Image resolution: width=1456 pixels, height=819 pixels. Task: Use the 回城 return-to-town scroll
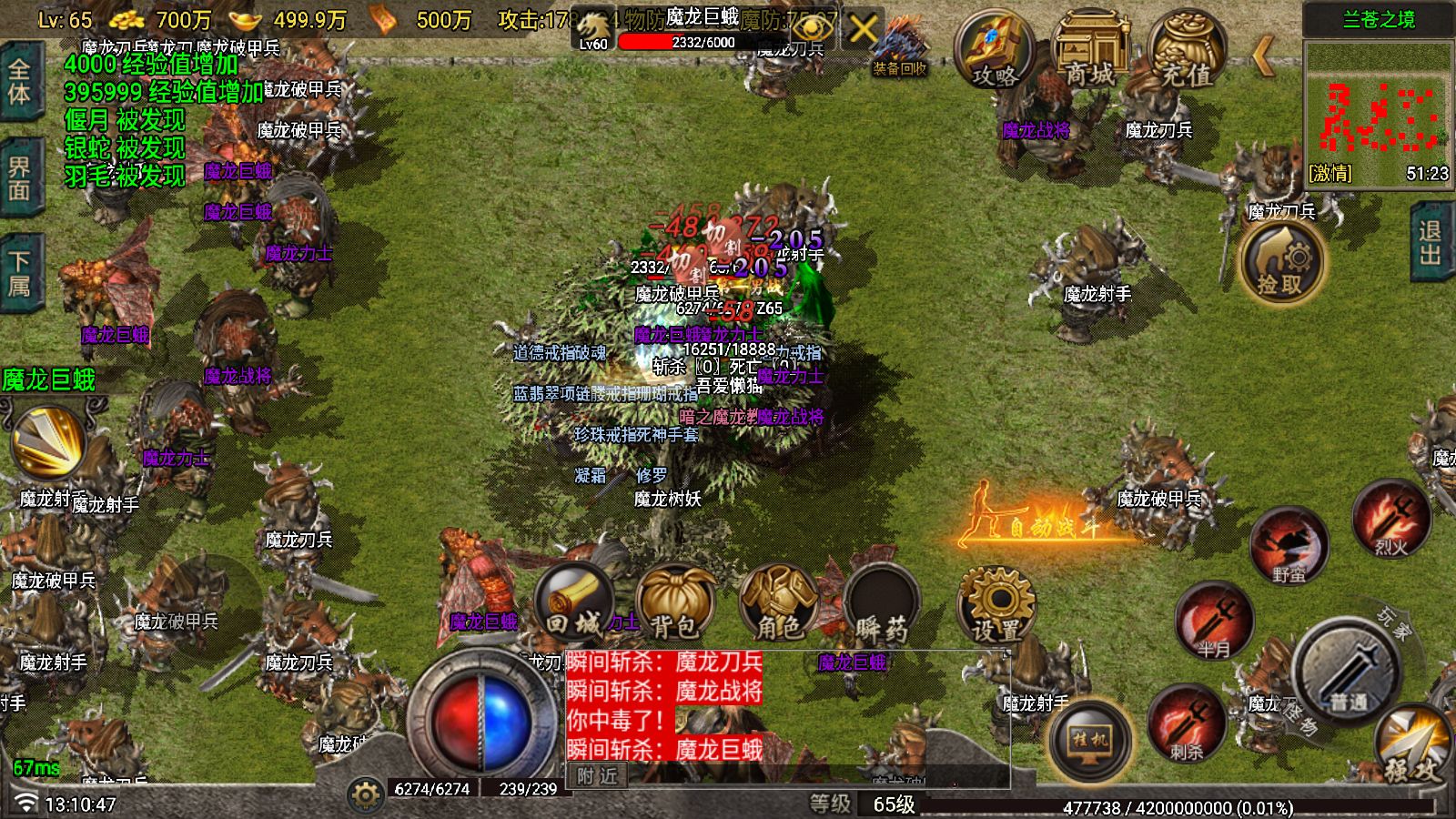click(573, 605)
